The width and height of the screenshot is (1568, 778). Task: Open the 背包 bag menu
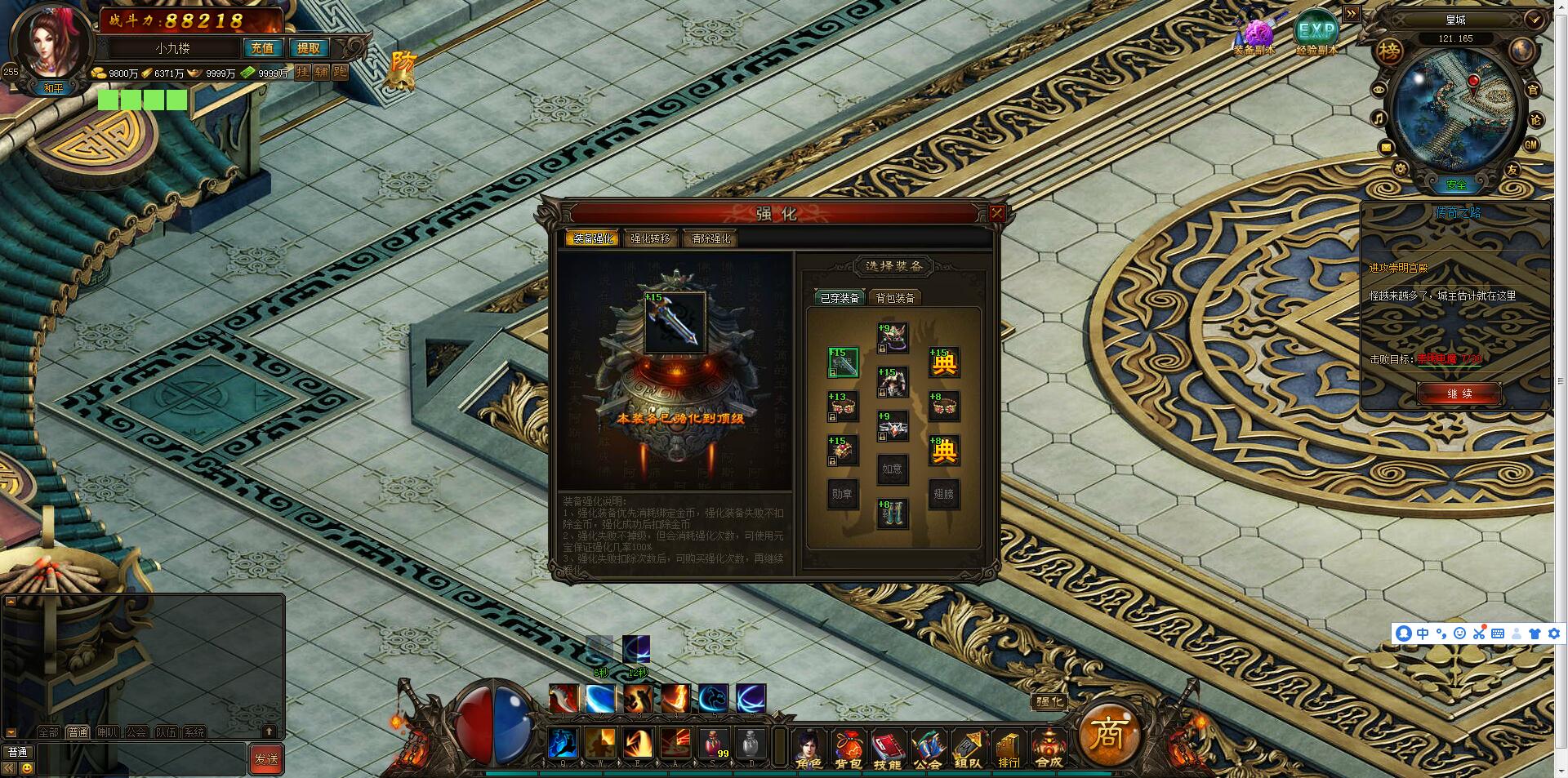[x=849, y=747]
